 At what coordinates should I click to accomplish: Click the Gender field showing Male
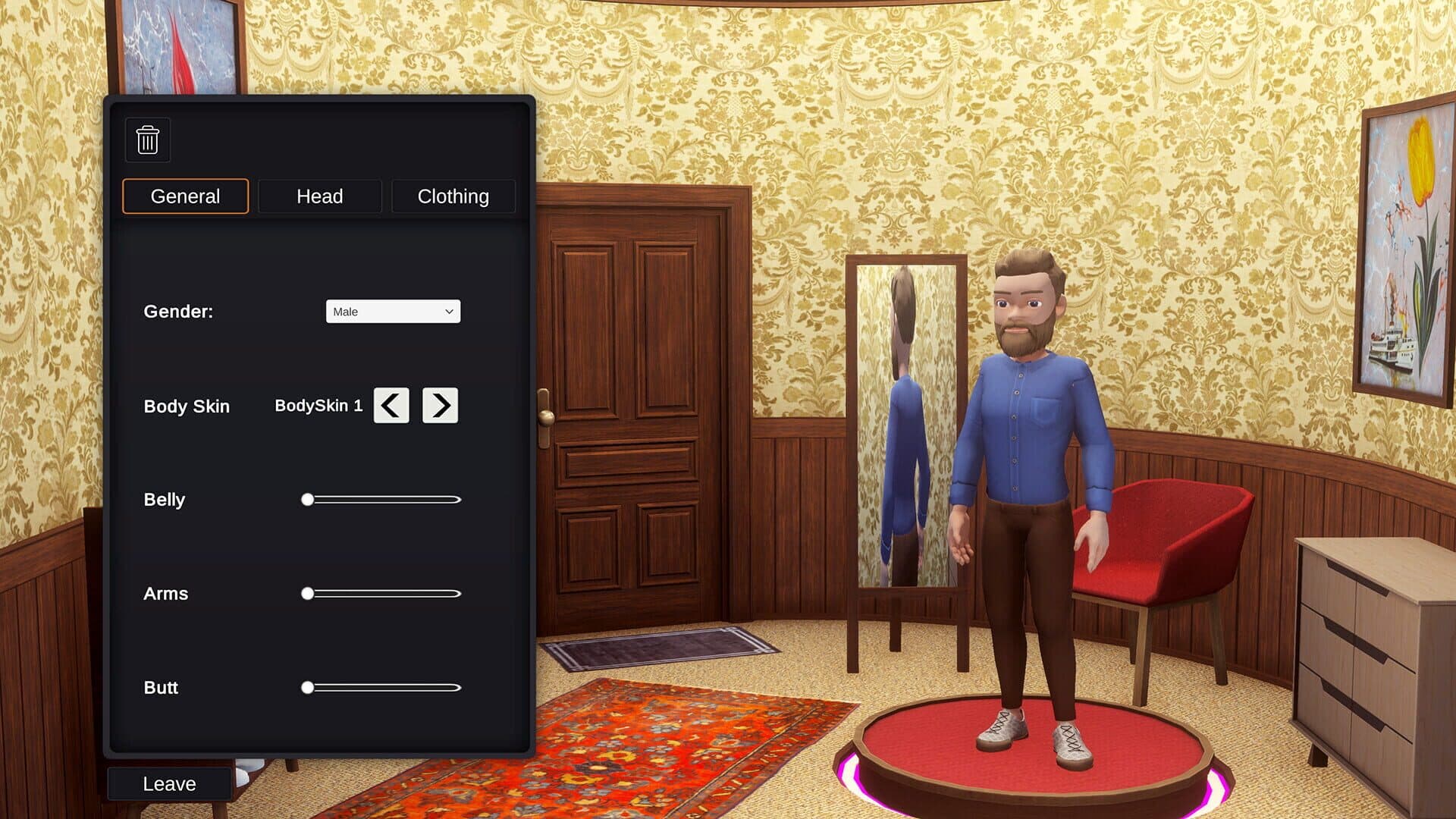tap(393, 311)
